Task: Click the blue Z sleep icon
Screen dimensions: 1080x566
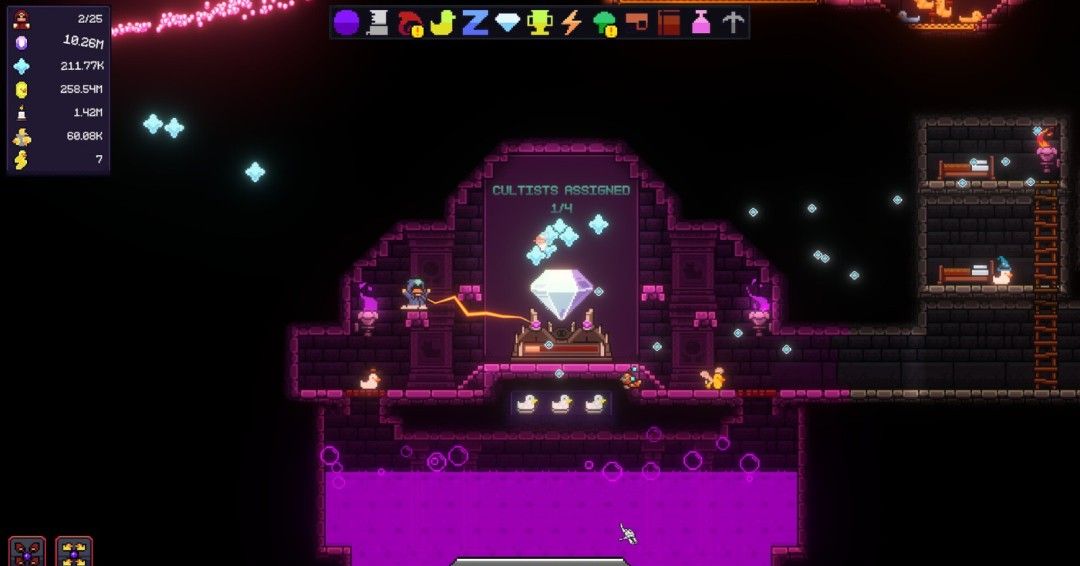Action: point(475,22)
